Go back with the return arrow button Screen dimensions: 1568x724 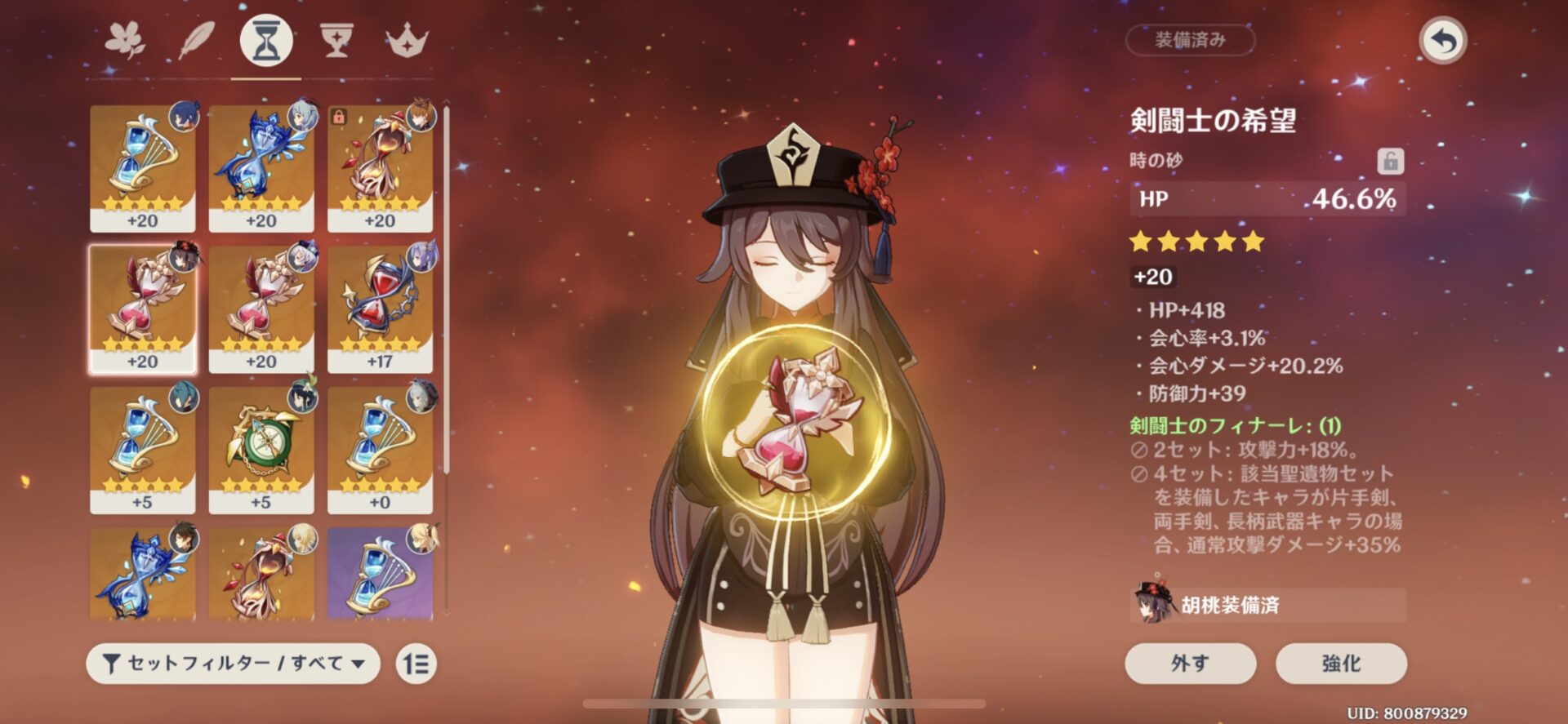tap(1442, 41)
